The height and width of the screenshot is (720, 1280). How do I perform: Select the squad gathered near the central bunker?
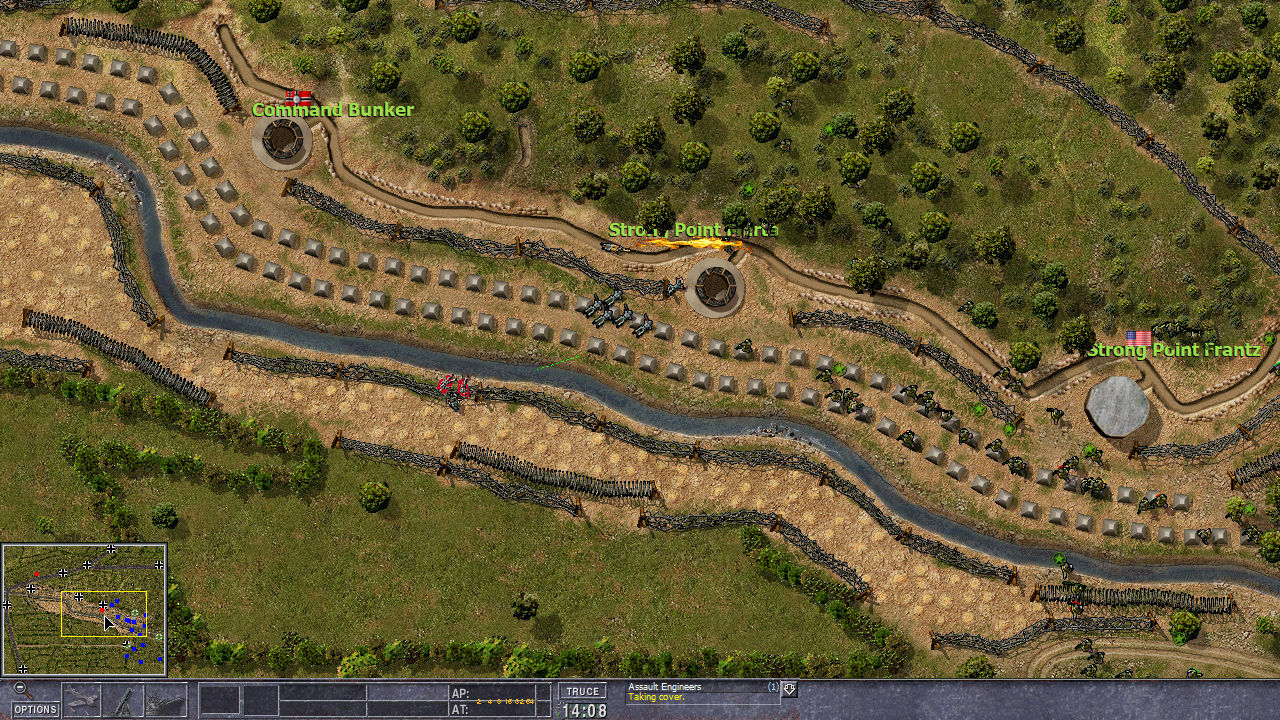pyautogui.click(x=620, y=310)
